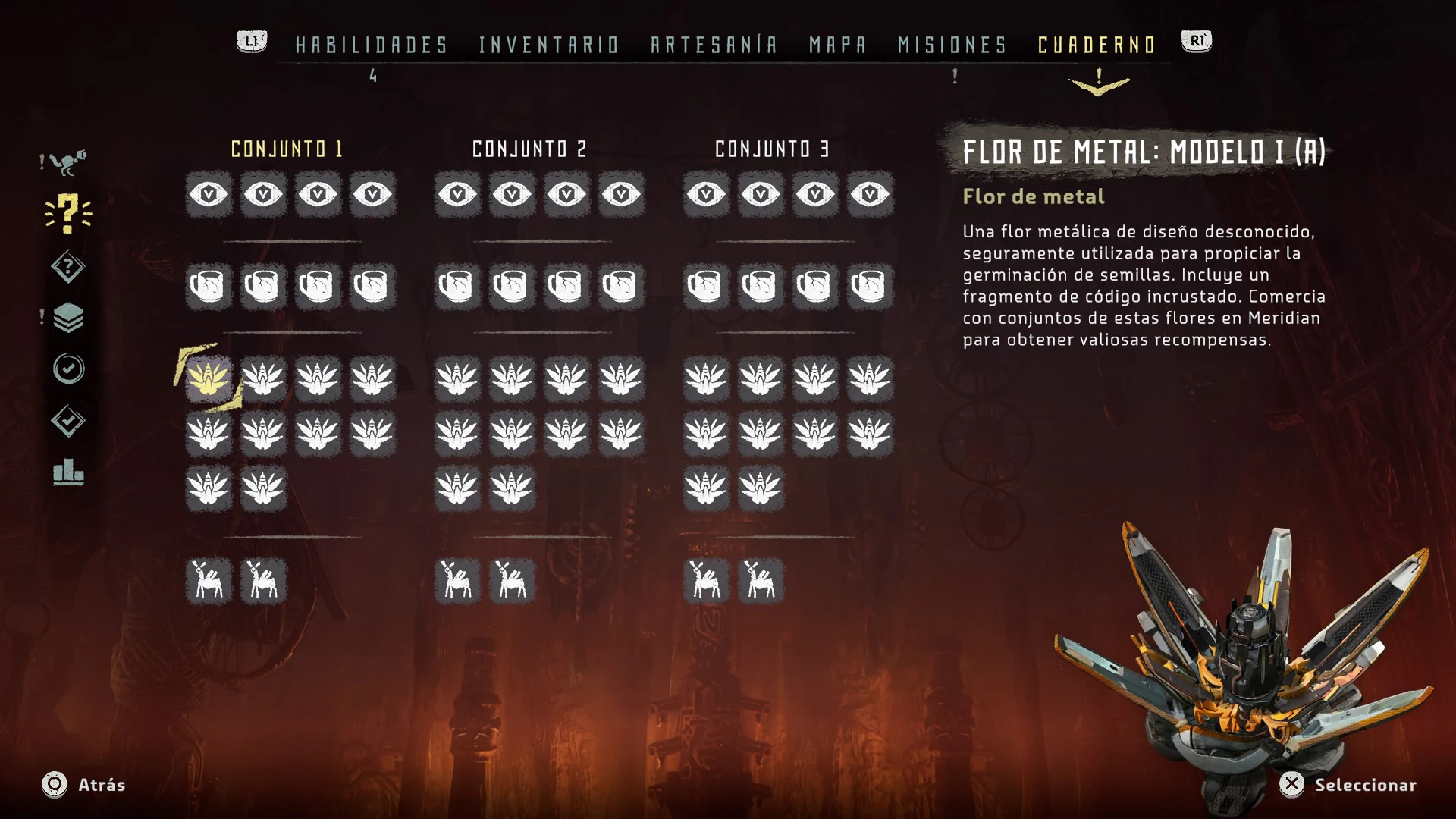Open the circular checkmark sidebar category
The height and width of the screenshot is (819, 1456).
pyautogui.click(x=68, y=369)
